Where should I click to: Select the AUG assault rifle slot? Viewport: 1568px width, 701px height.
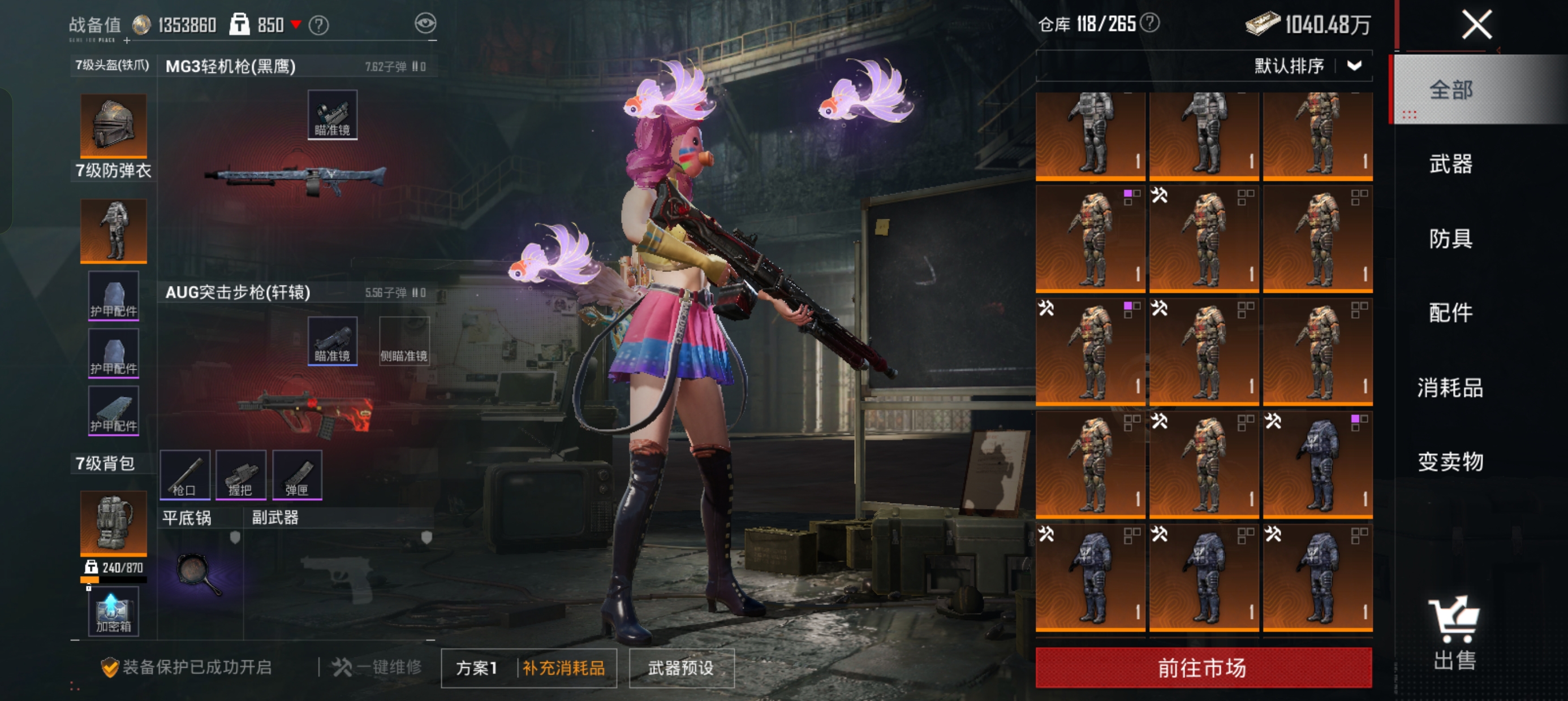point(305,411)
